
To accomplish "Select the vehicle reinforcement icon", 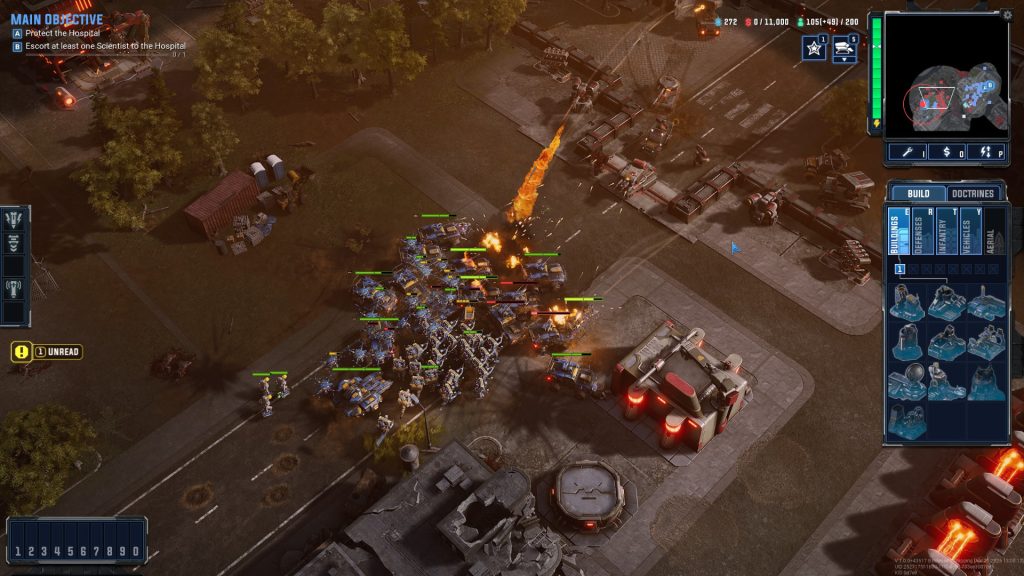I will [845, 48].
